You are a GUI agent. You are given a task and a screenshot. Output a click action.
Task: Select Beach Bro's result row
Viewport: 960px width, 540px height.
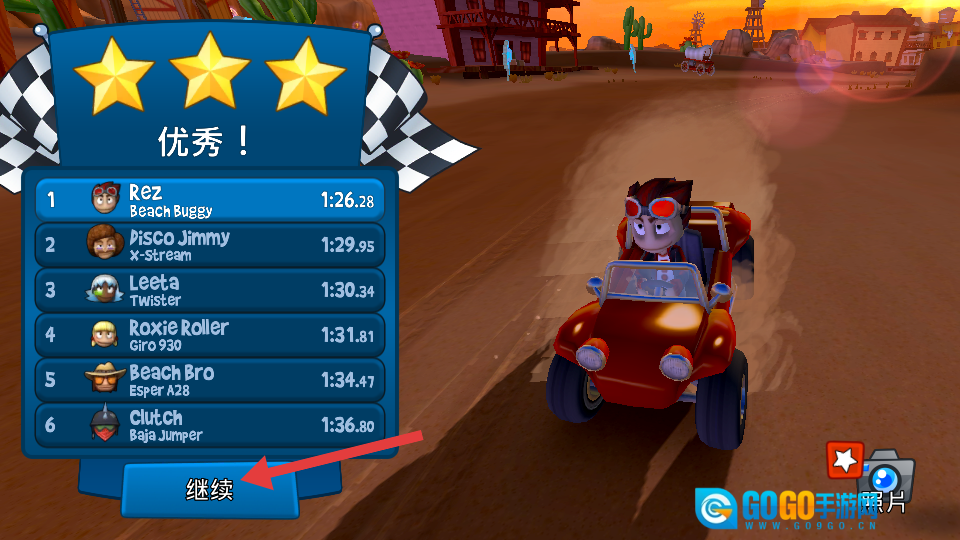(210, 380)
